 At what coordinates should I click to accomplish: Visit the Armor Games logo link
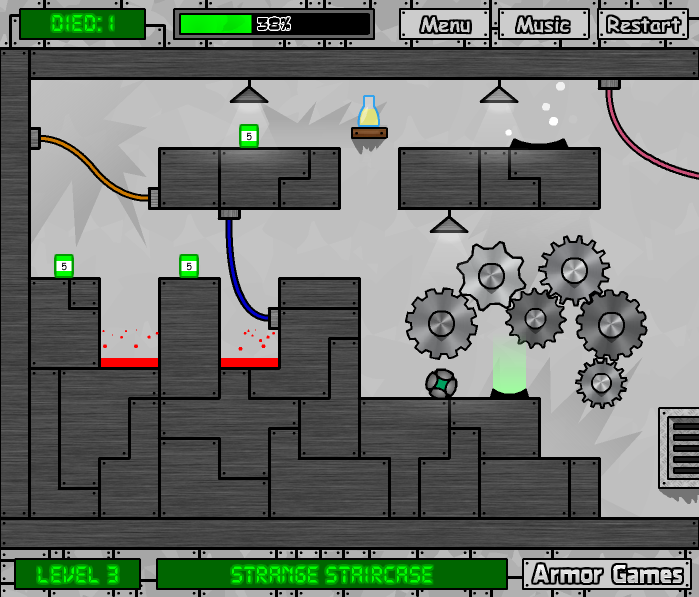click(607, 574)
